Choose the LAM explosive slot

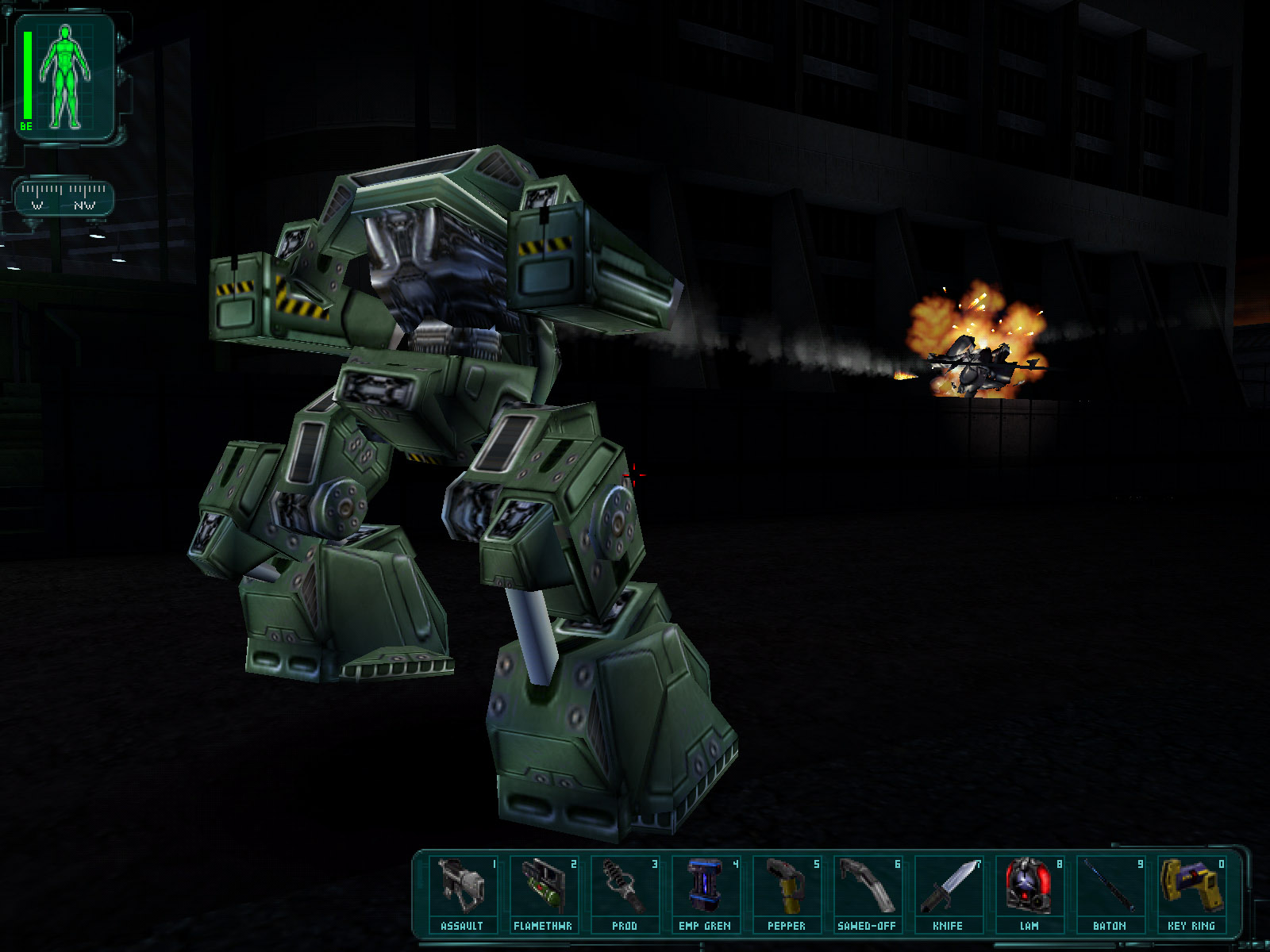1029,893
